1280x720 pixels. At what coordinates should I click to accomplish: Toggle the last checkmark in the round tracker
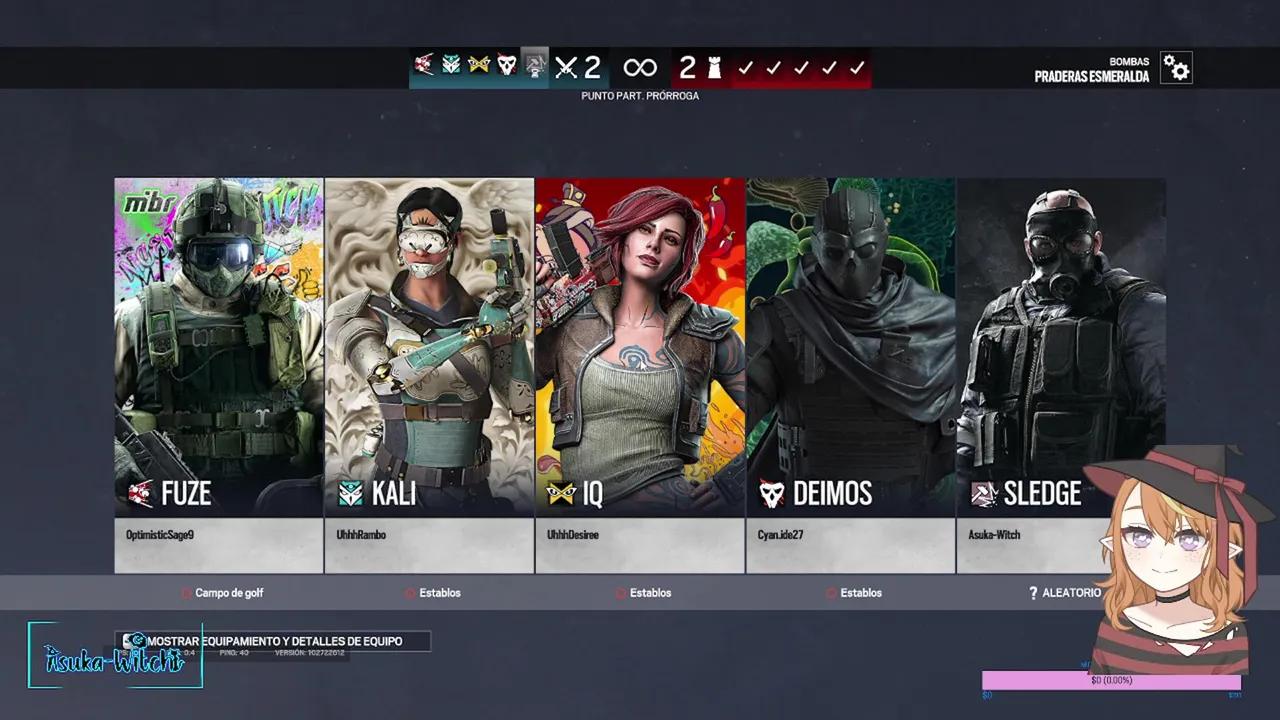click(856, 67)
